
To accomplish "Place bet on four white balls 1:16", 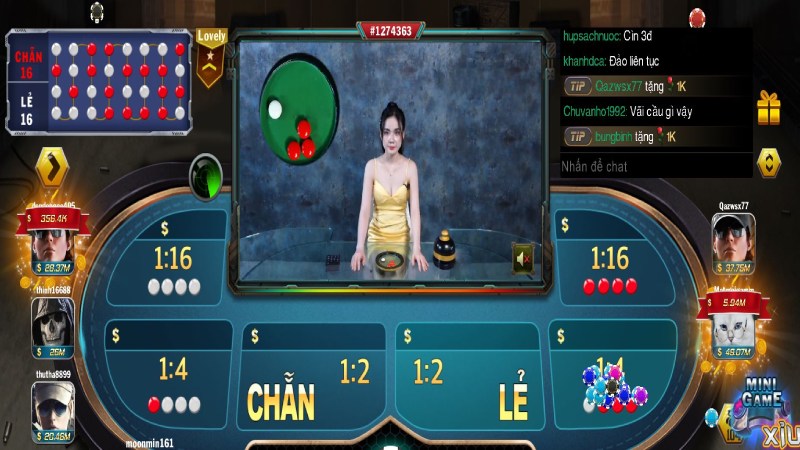I will [173, 267].
